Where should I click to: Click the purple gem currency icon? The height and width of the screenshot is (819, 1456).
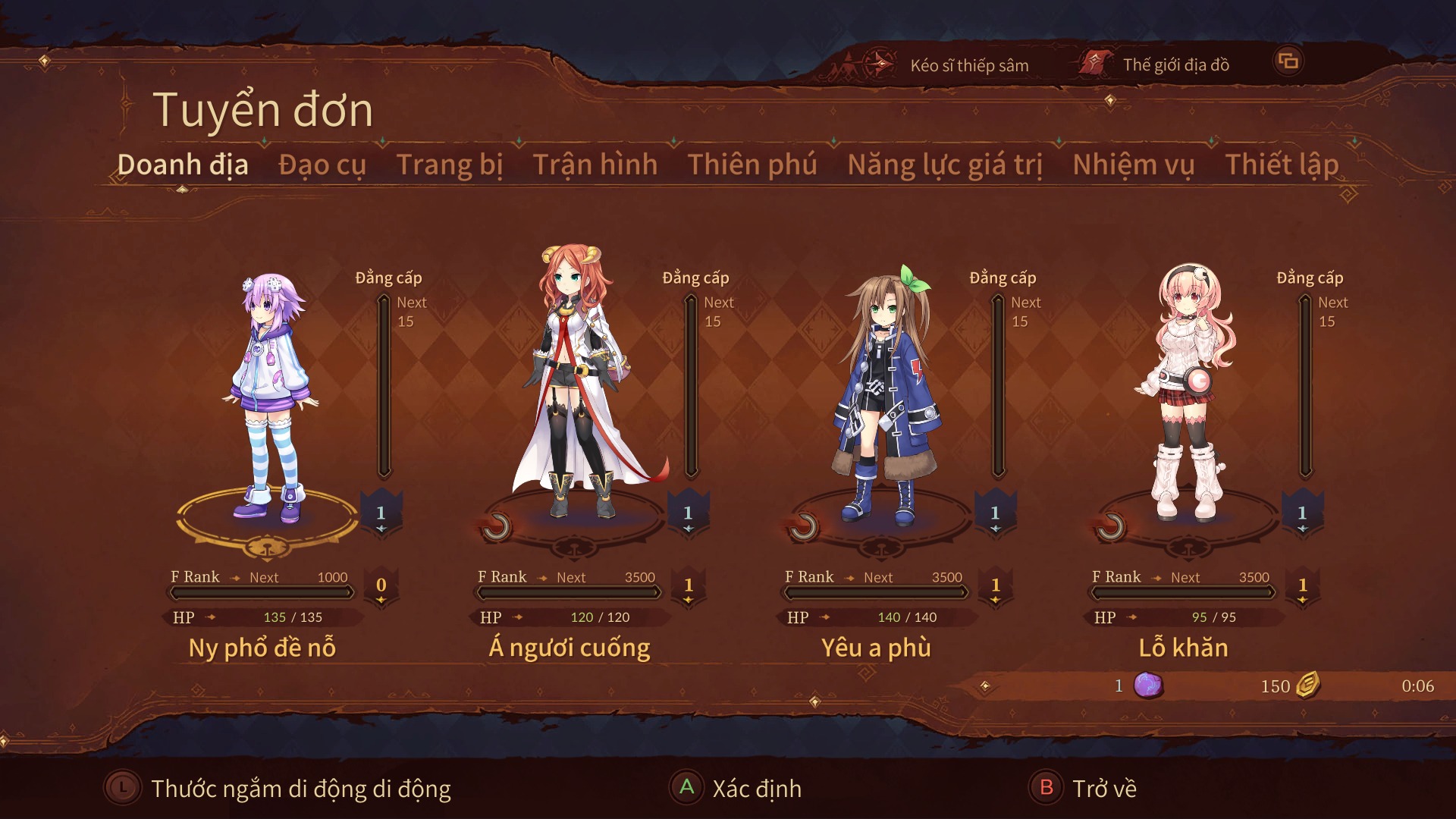pos(1147,685)
